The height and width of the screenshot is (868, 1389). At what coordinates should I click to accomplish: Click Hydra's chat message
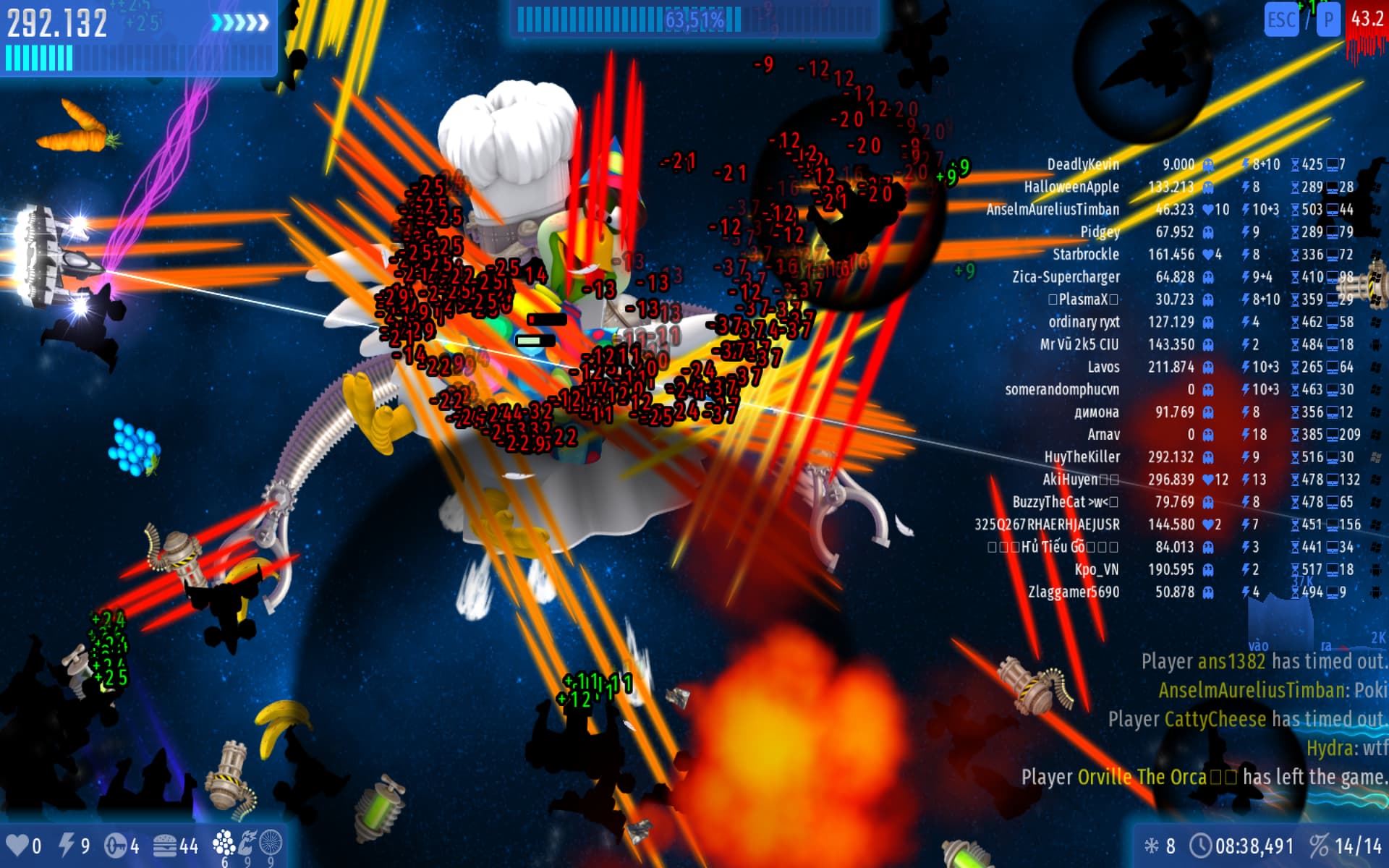tap(1346, 748)
